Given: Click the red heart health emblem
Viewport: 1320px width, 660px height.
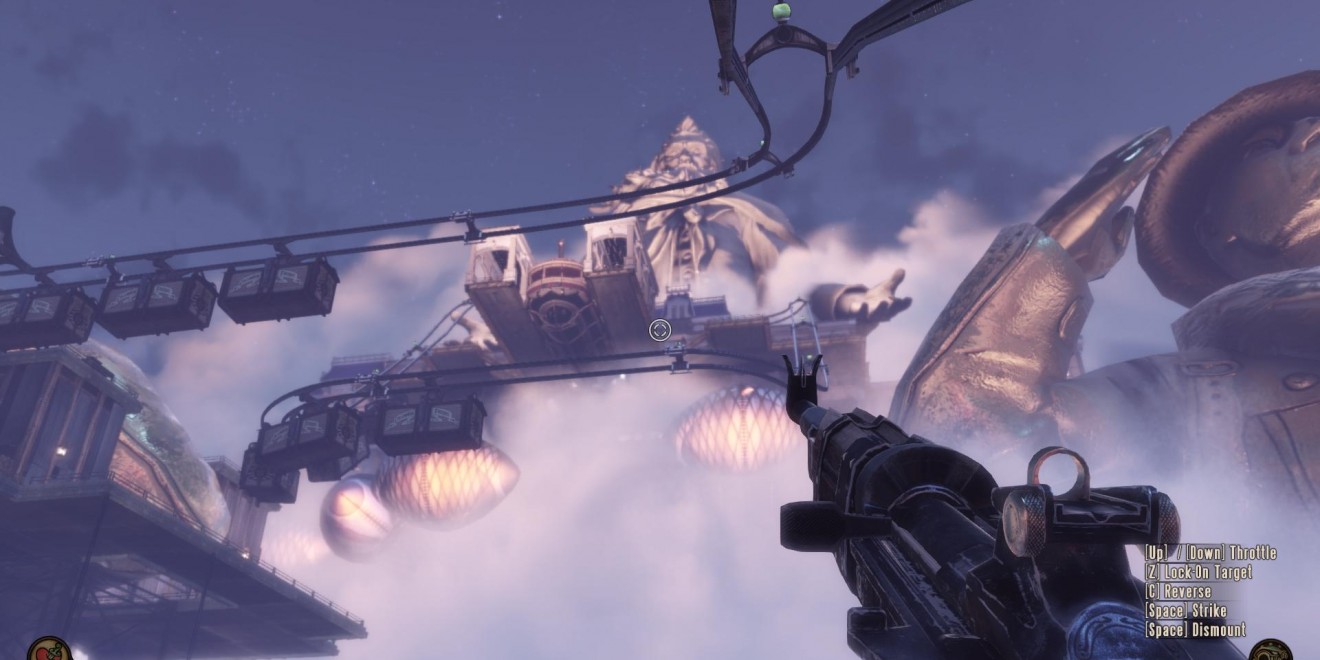Looking at the screenshot, I should [x=48, y=650].
